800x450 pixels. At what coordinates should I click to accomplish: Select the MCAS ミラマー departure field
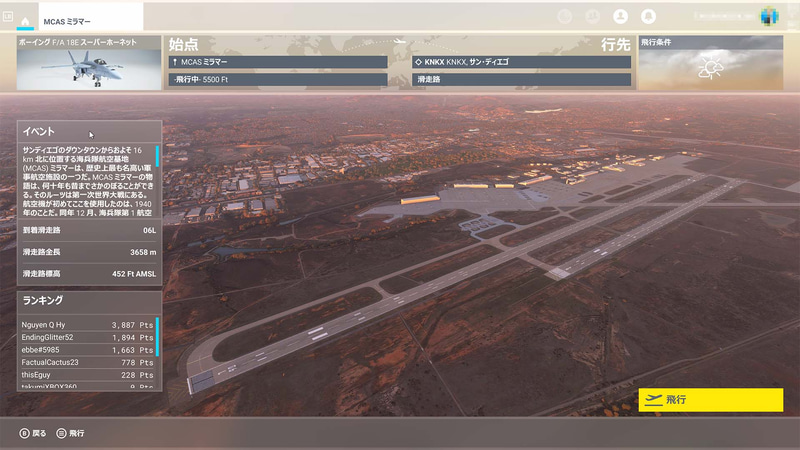pyautogui.click(x=277, y=62)
